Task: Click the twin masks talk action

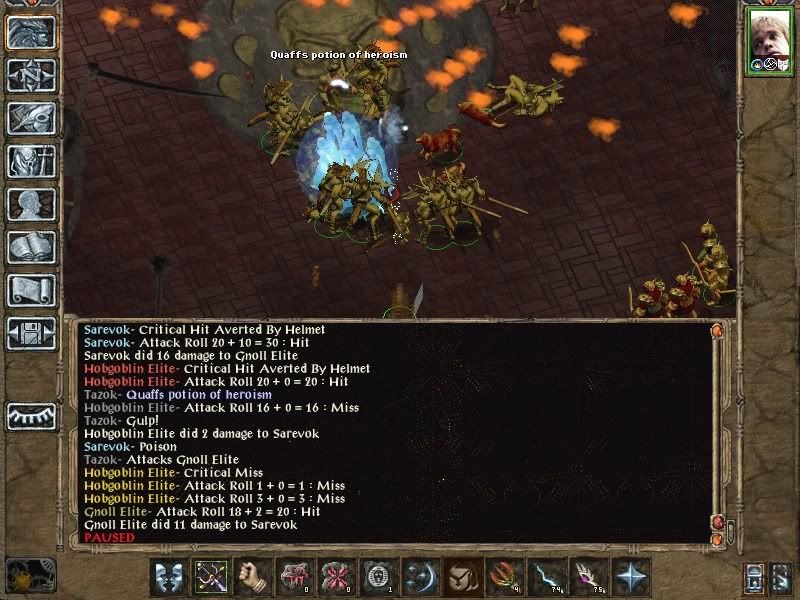Action: pos(168,577)
